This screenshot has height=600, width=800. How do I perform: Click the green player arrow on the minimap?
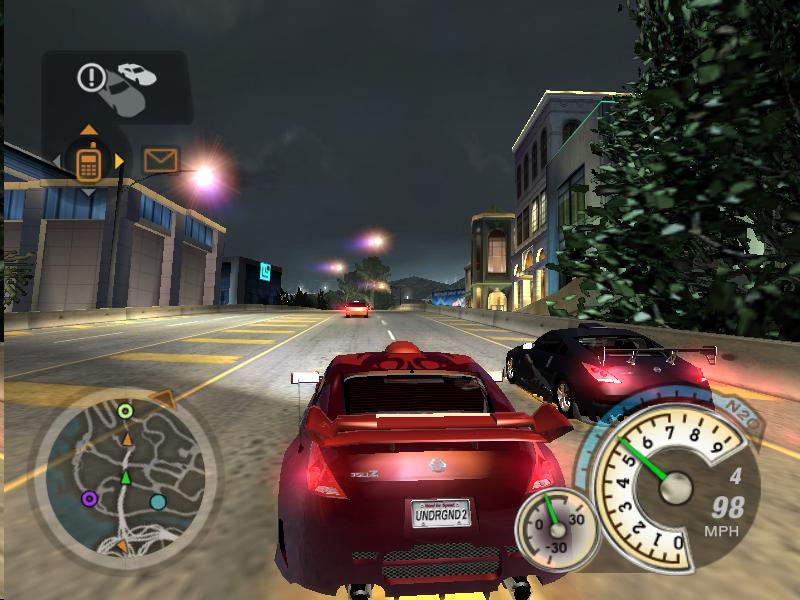click(126, 478)
